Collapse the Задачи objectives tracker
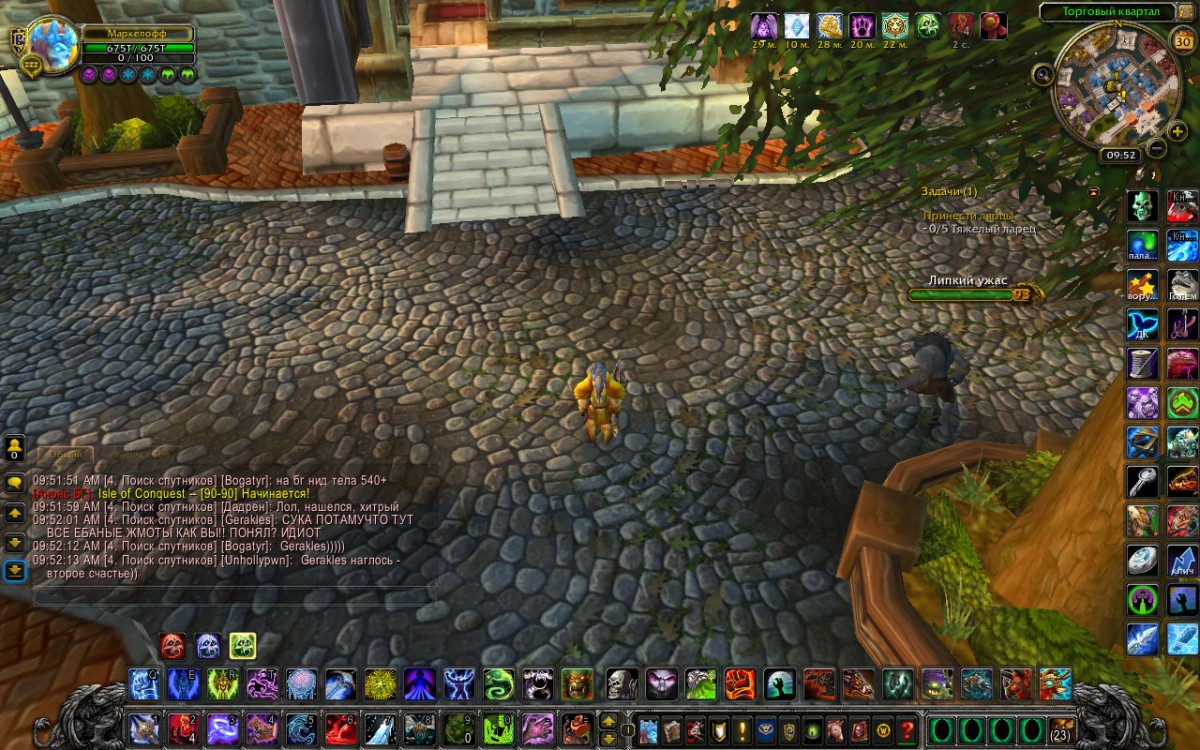 [x=1094, y=191]
